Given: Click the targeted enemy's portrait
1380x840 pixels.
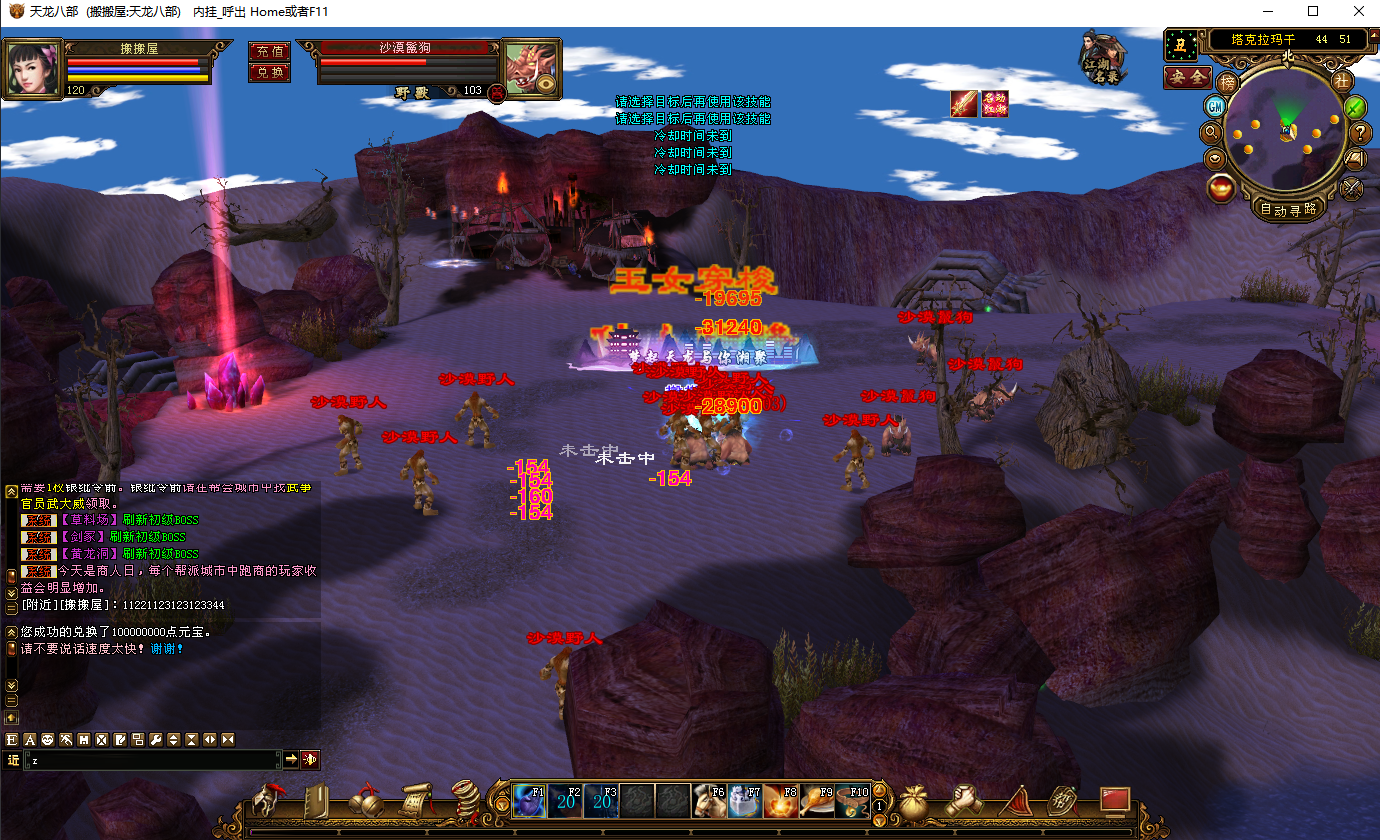Looking at the screenshot, I should 528,68.
